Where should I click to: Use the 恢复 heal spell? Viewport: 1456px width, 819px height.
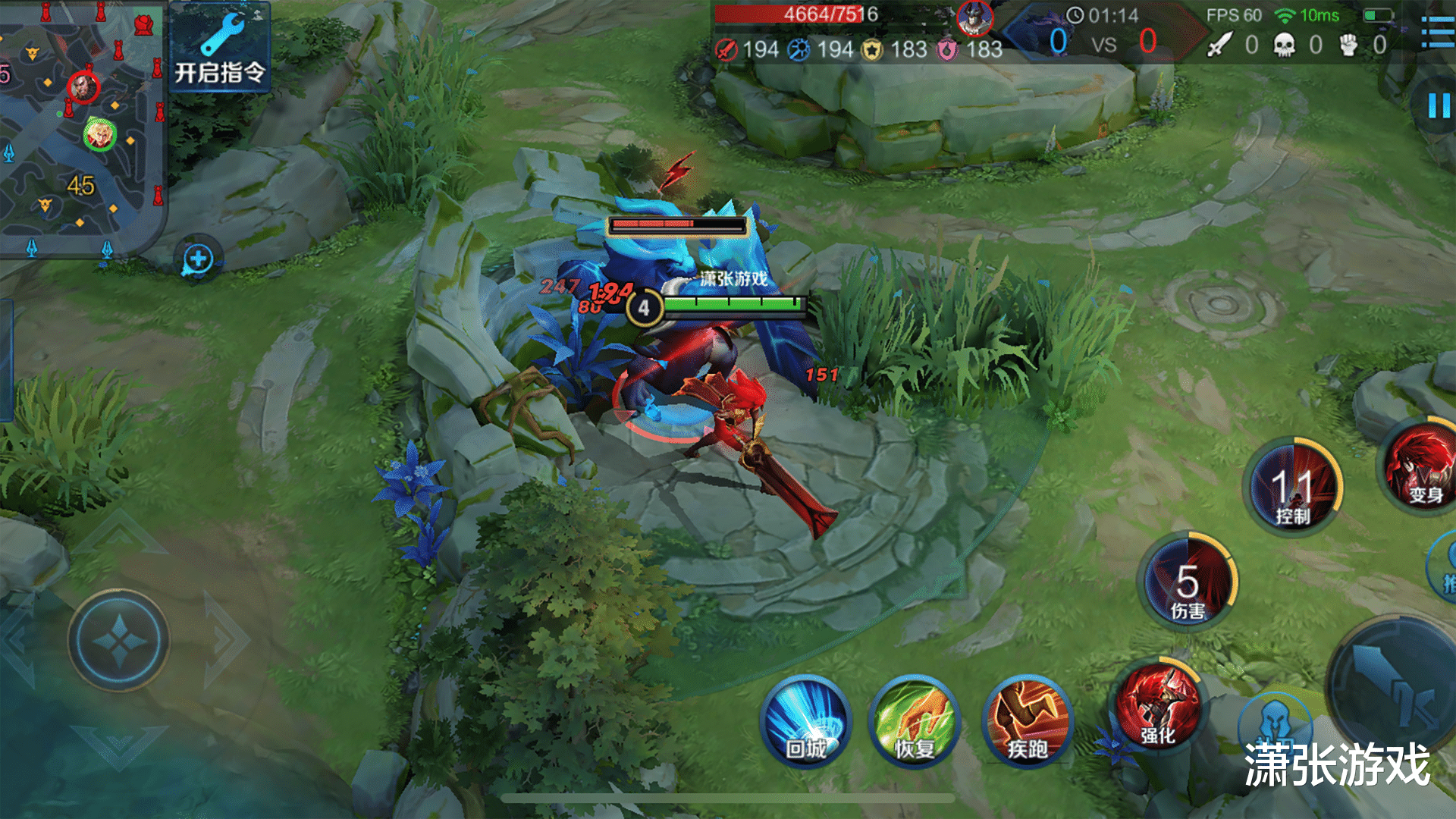pos(915,722)
